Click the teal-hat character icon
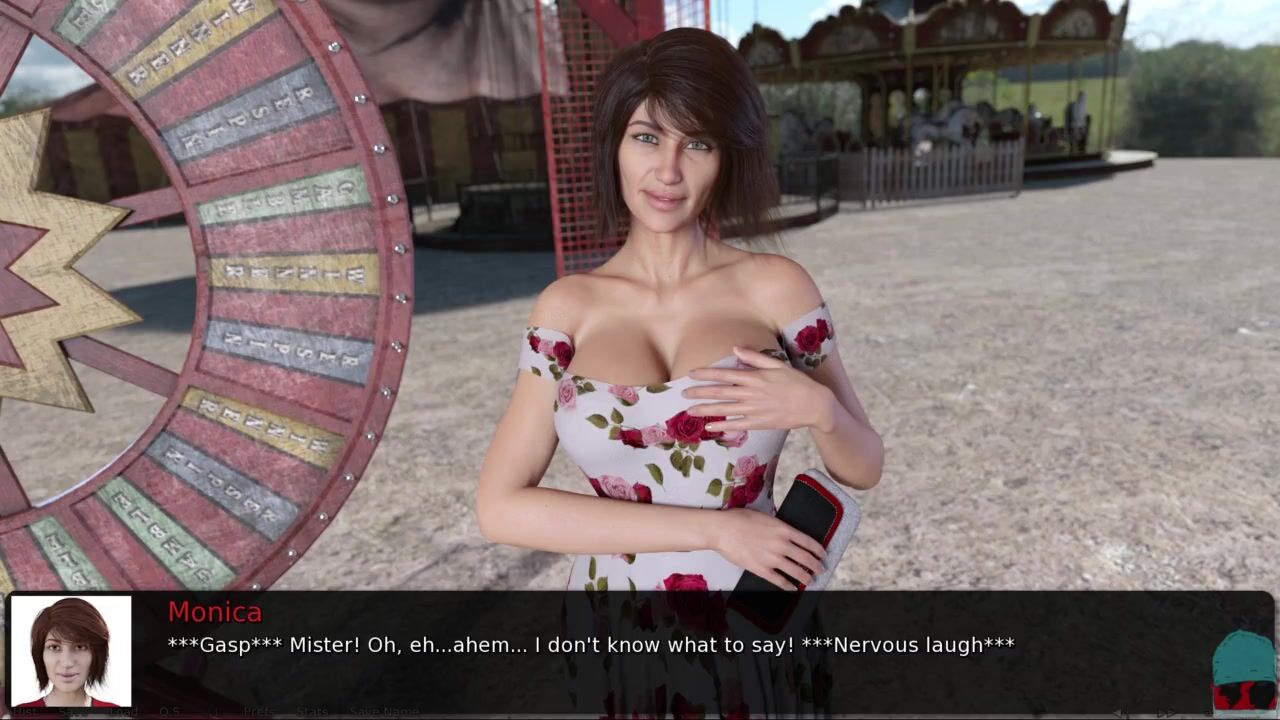 pos(1243,670)
